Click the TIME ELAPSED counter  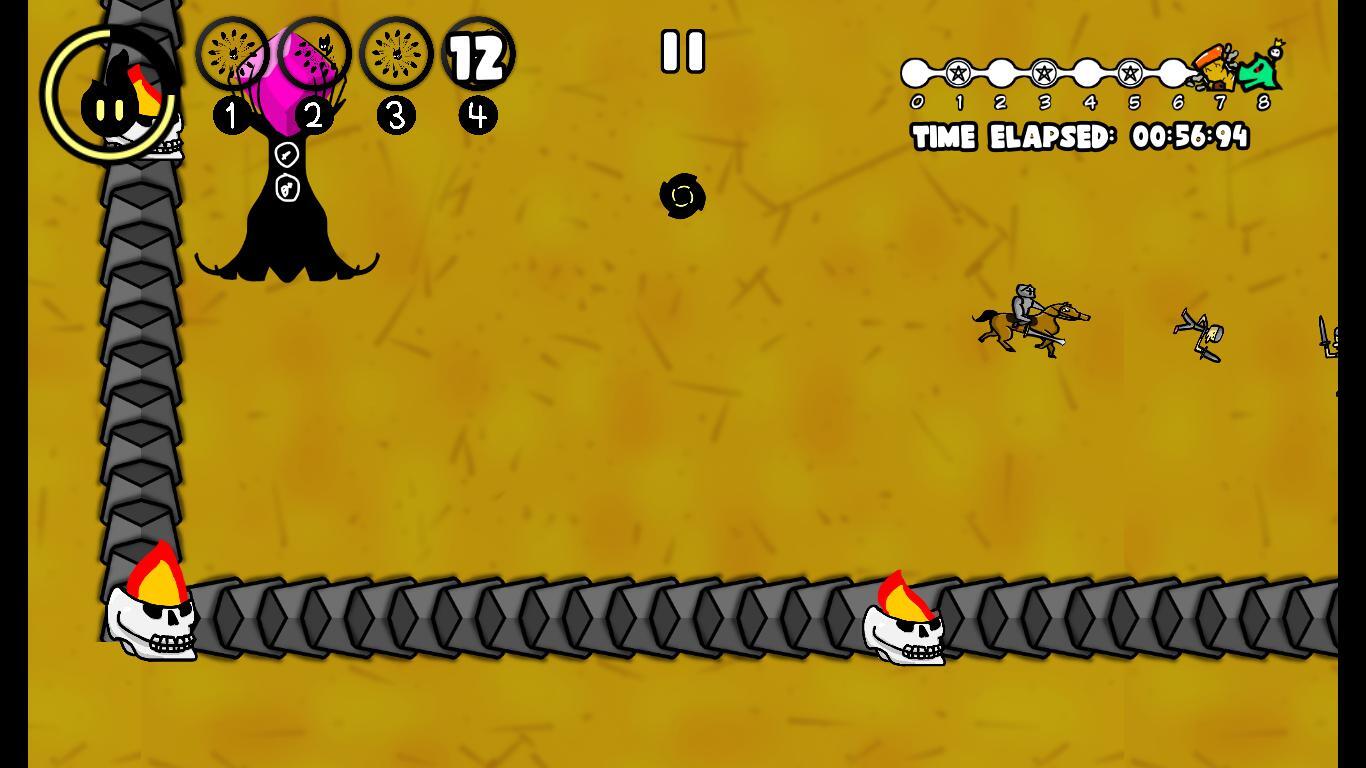point(1080,138)
